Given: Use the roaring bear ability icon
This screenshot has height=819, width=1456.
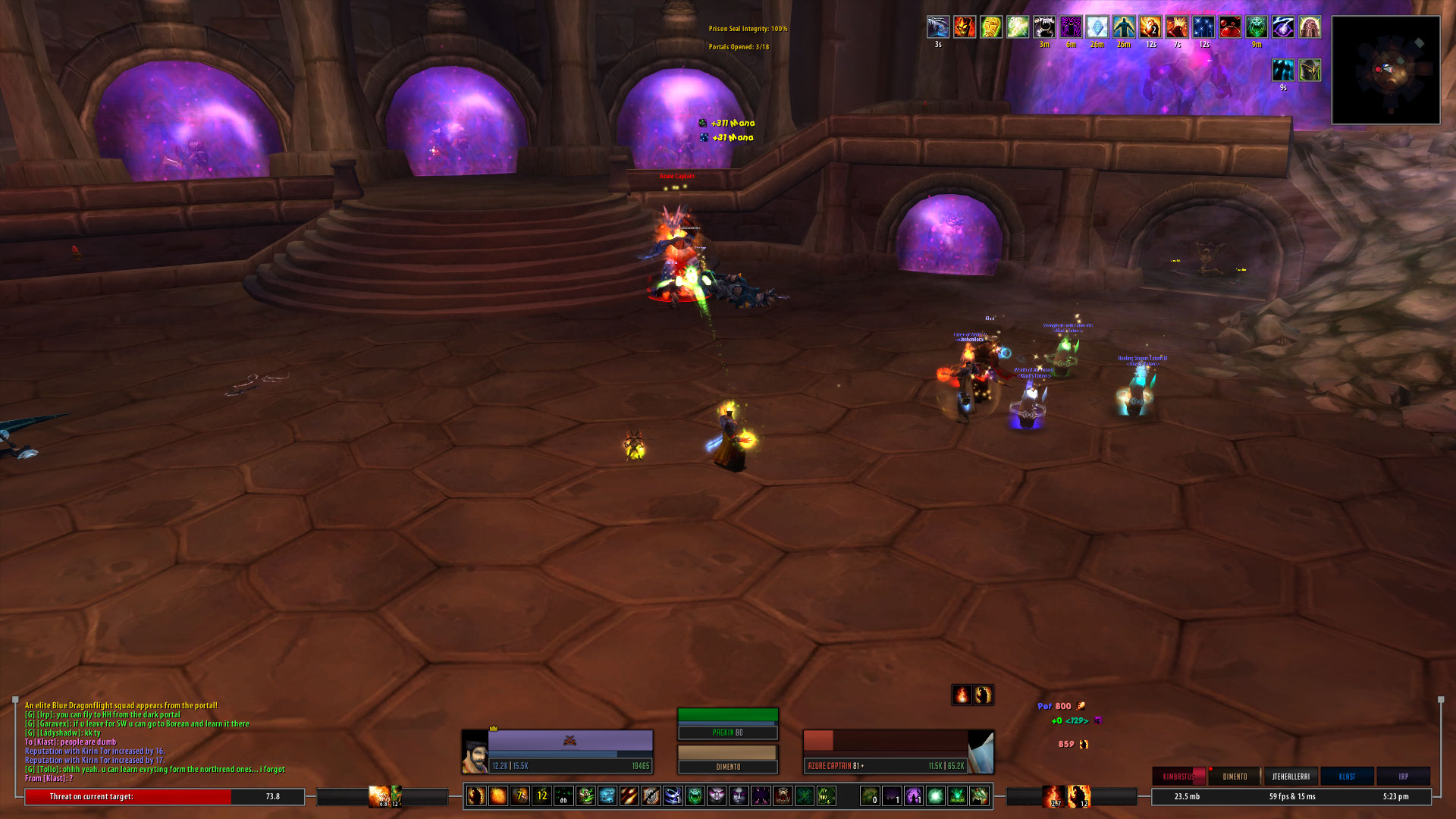Looking at the screenshot, I should (x=783, y=795).
